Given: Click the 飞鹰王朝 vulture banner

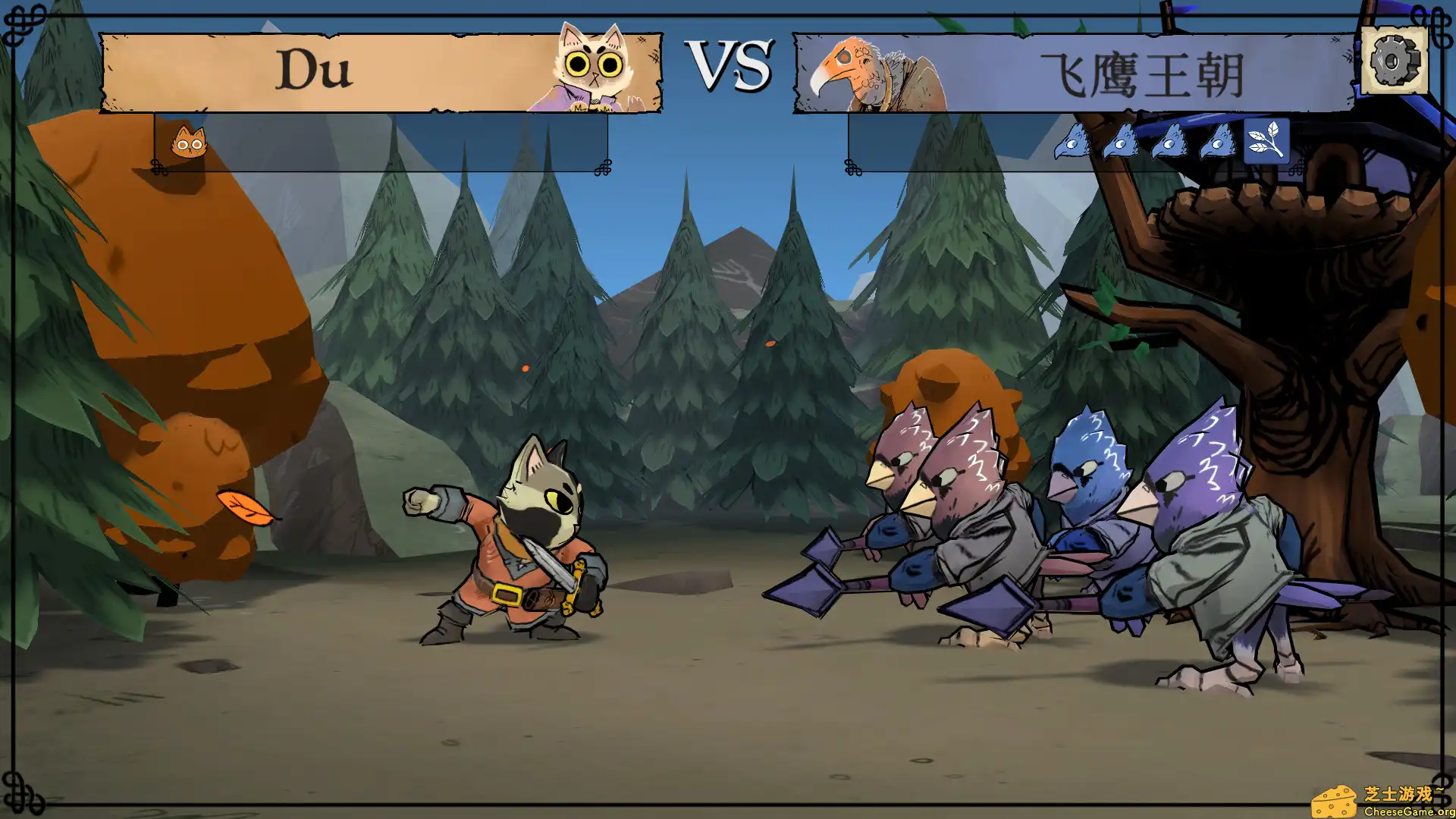Looking at the screenshot, I should [1074, 74].
